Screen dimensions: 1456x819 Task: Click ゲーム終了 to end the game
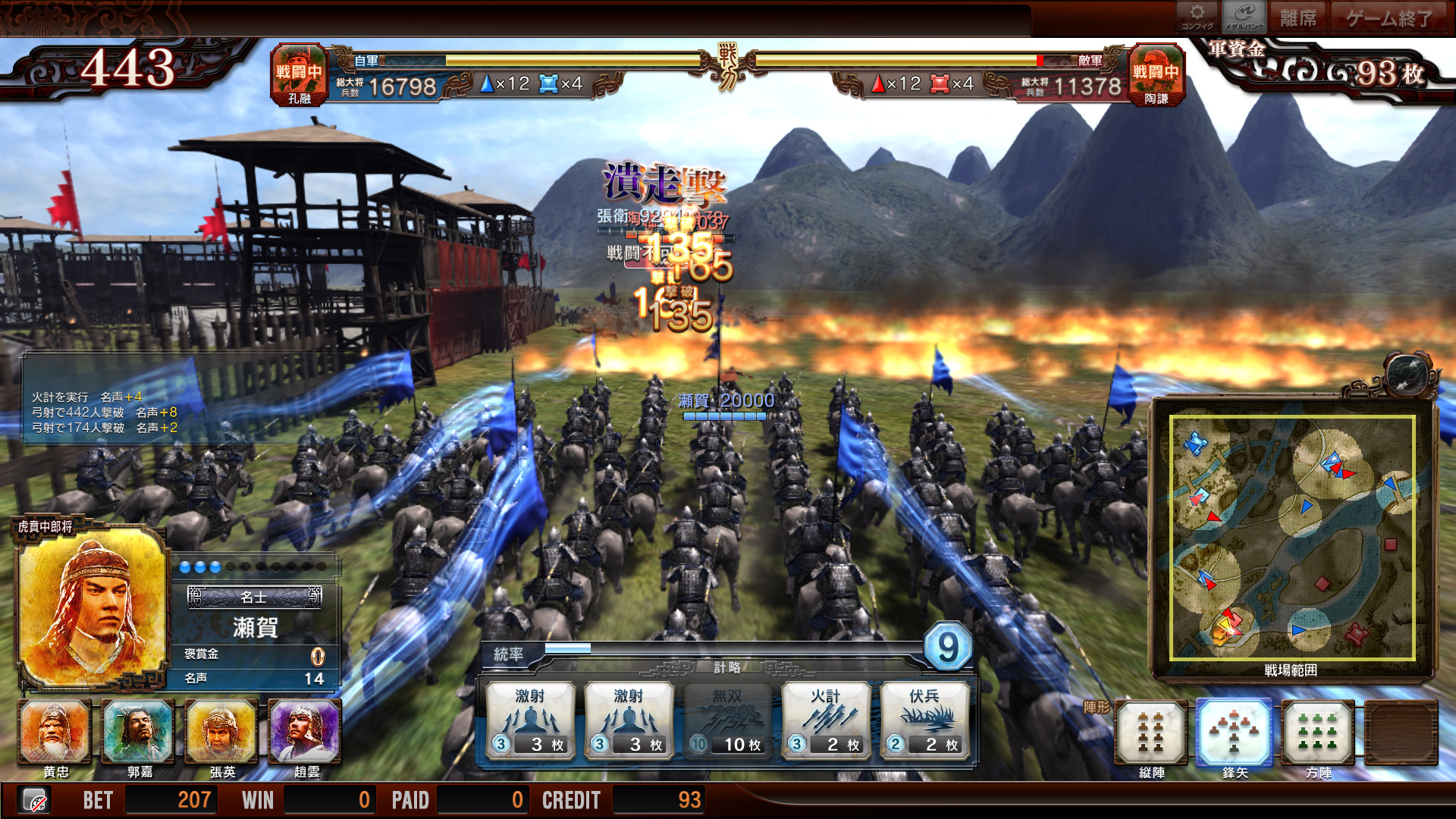pos(1389,17)
